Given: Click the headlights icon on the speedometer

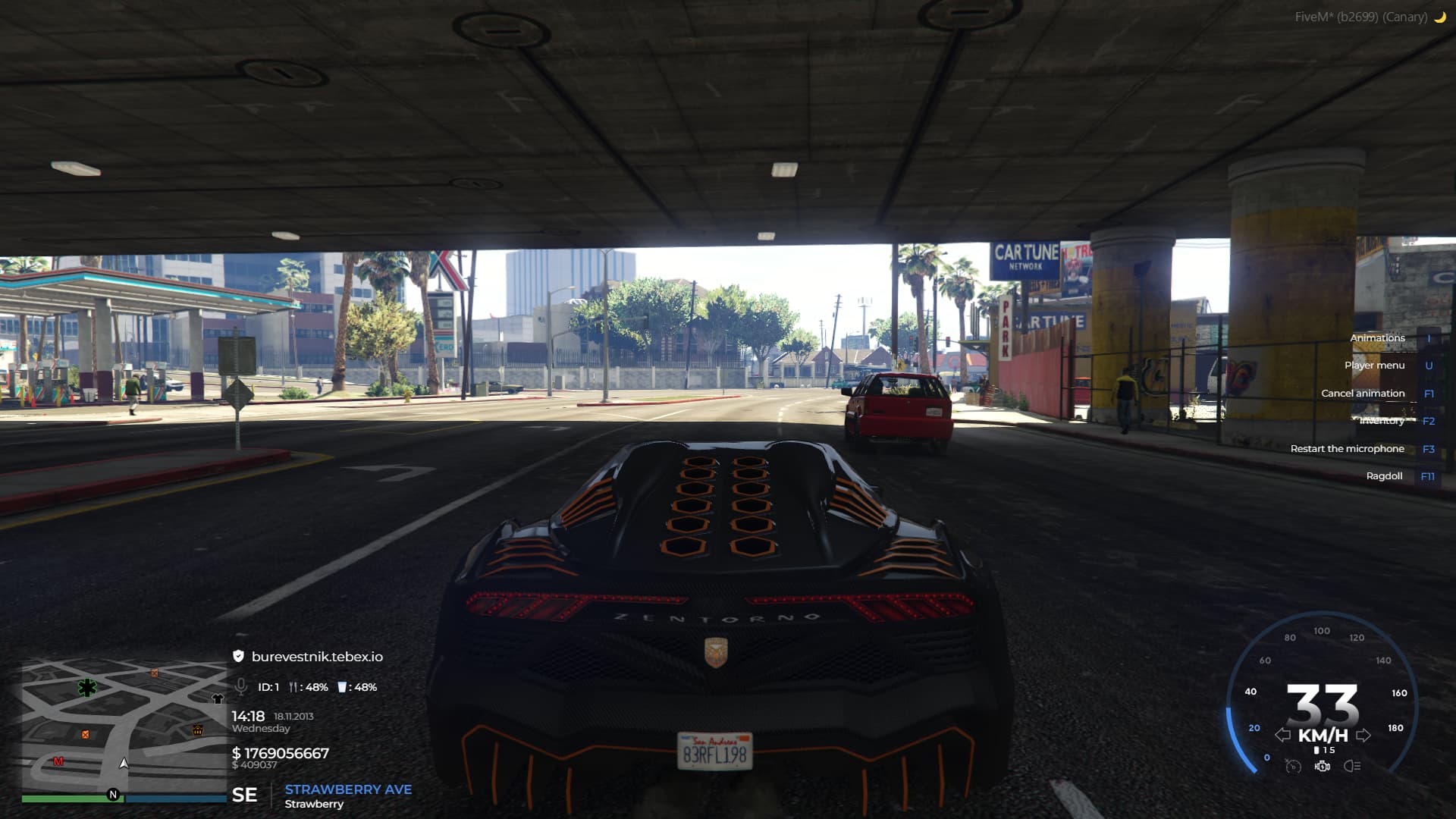Looking at the screenshot, I should click(x=1352, y=767).
